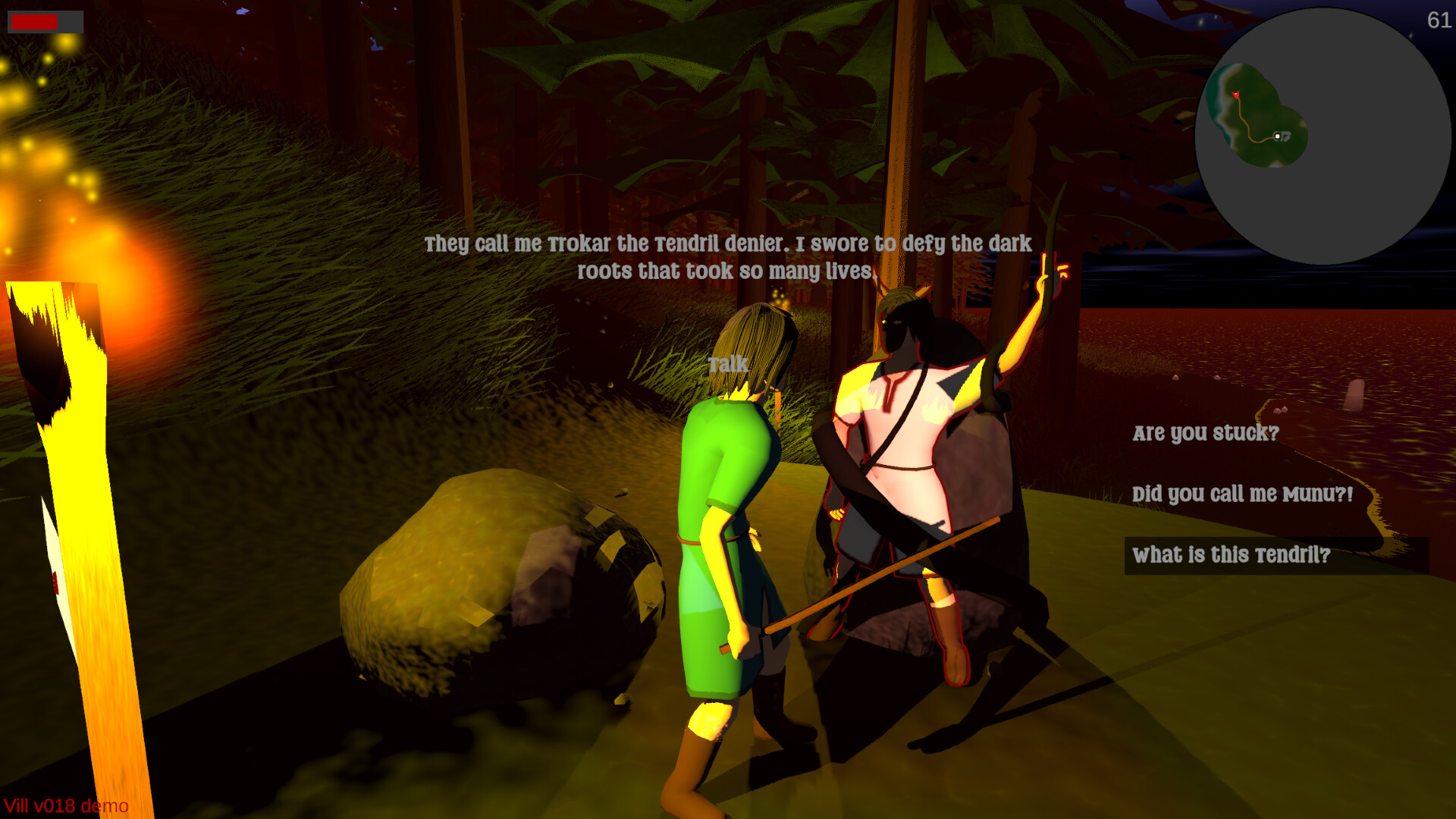Click the gravestone icon near the shoreline
Screen dimensions: 1456x819
(1356, 394)
